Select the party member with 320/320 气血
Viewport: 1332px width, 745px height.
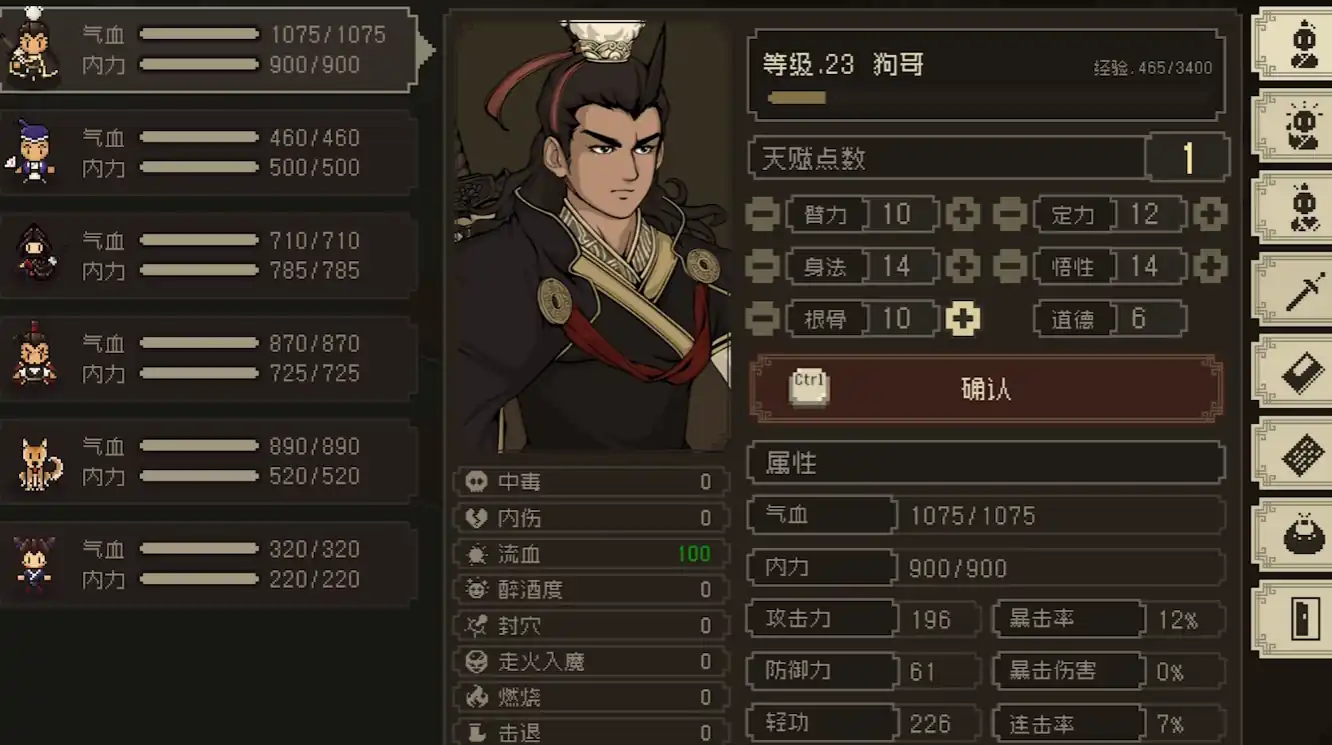(208, 564)
